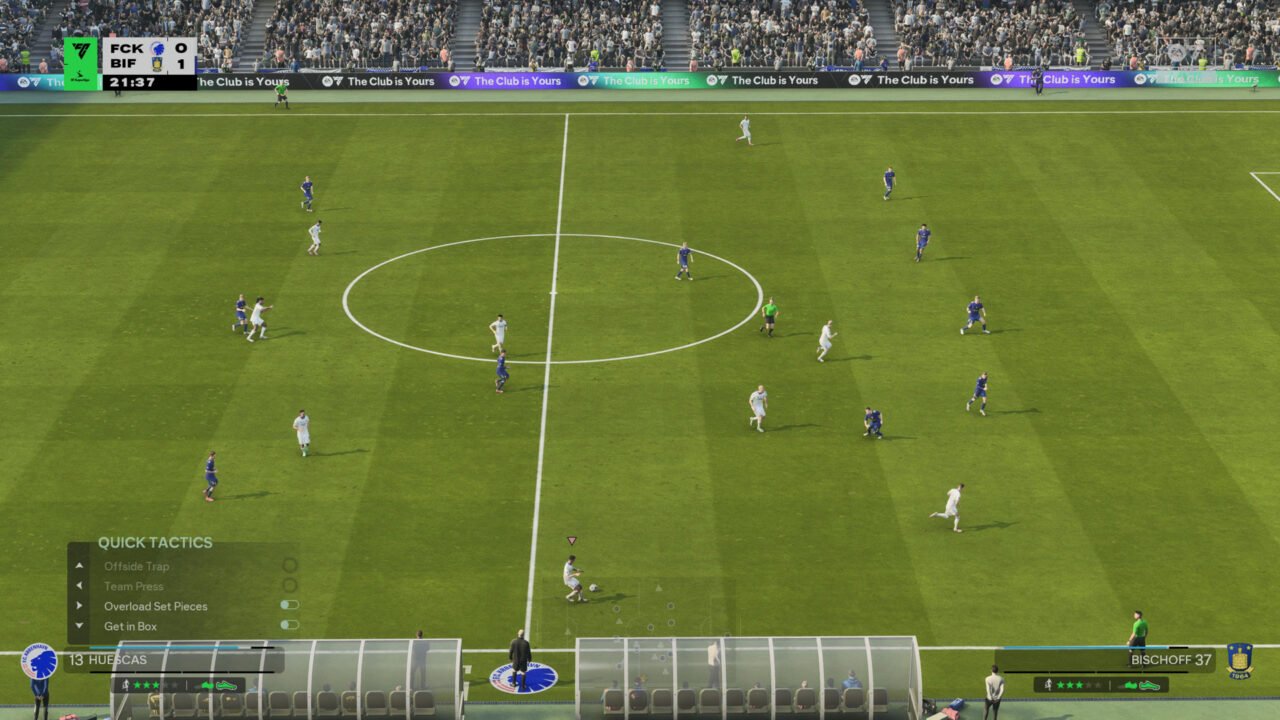Click the Offside Trap circle indicator

tap(289, 565)
